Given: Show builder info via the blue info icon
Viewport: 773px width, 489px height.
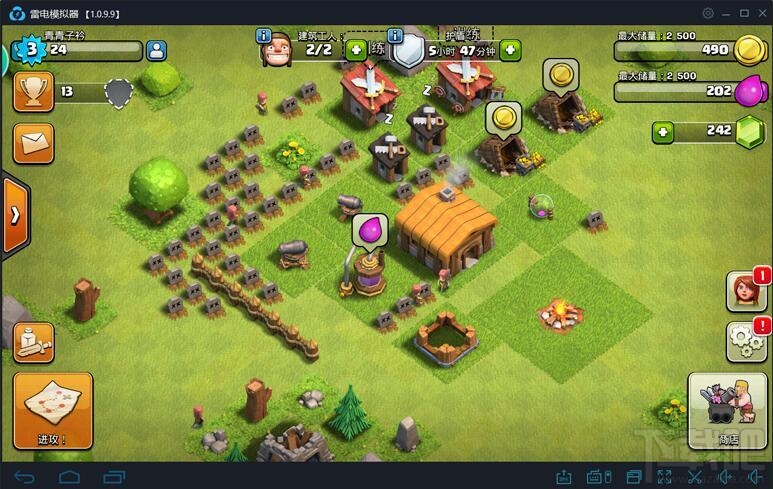Looking at the screenshot, I should point(264,36).
